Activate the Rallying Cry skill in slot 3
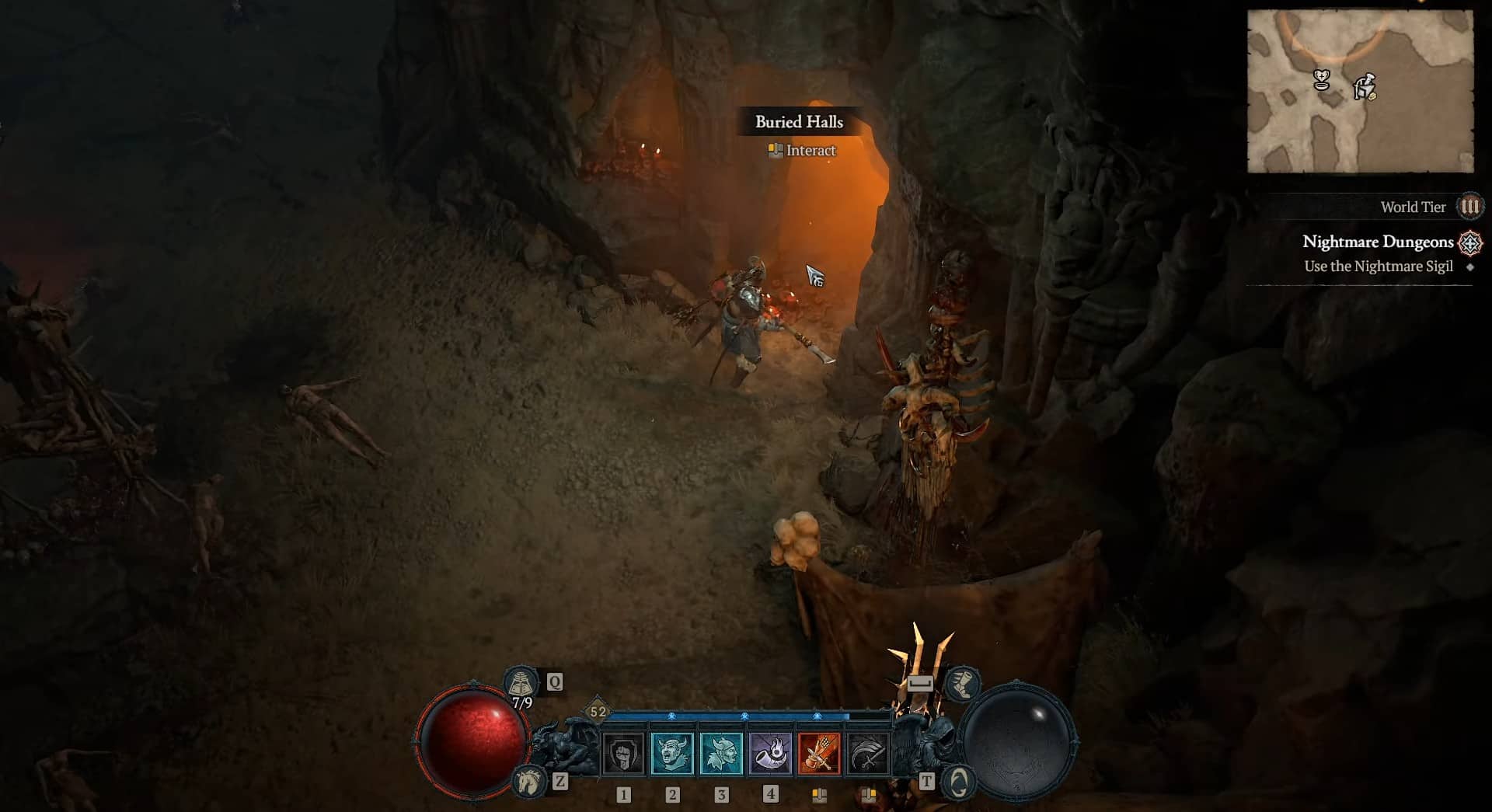The height and width of the screenshot is (812, 1492). [723, 753]
